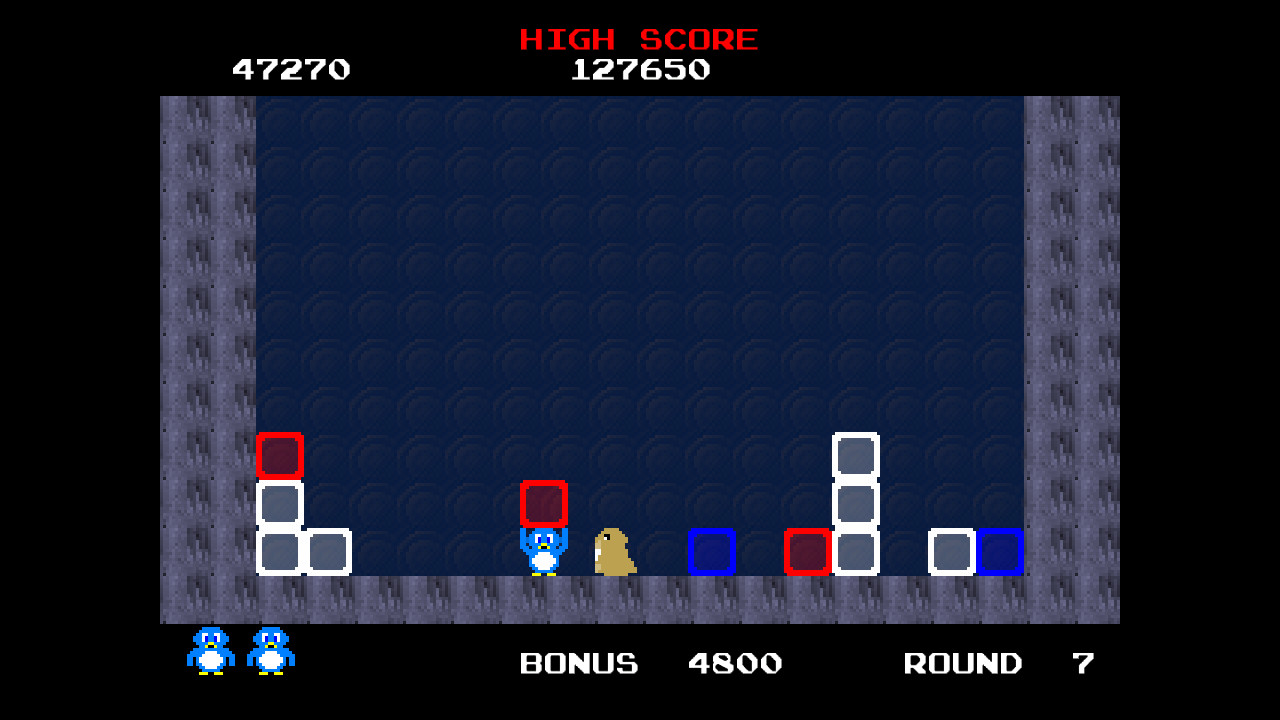Click the bottom gray block in the left corner stack
This screenshot has width=1280, height=720.
(279, 551)
